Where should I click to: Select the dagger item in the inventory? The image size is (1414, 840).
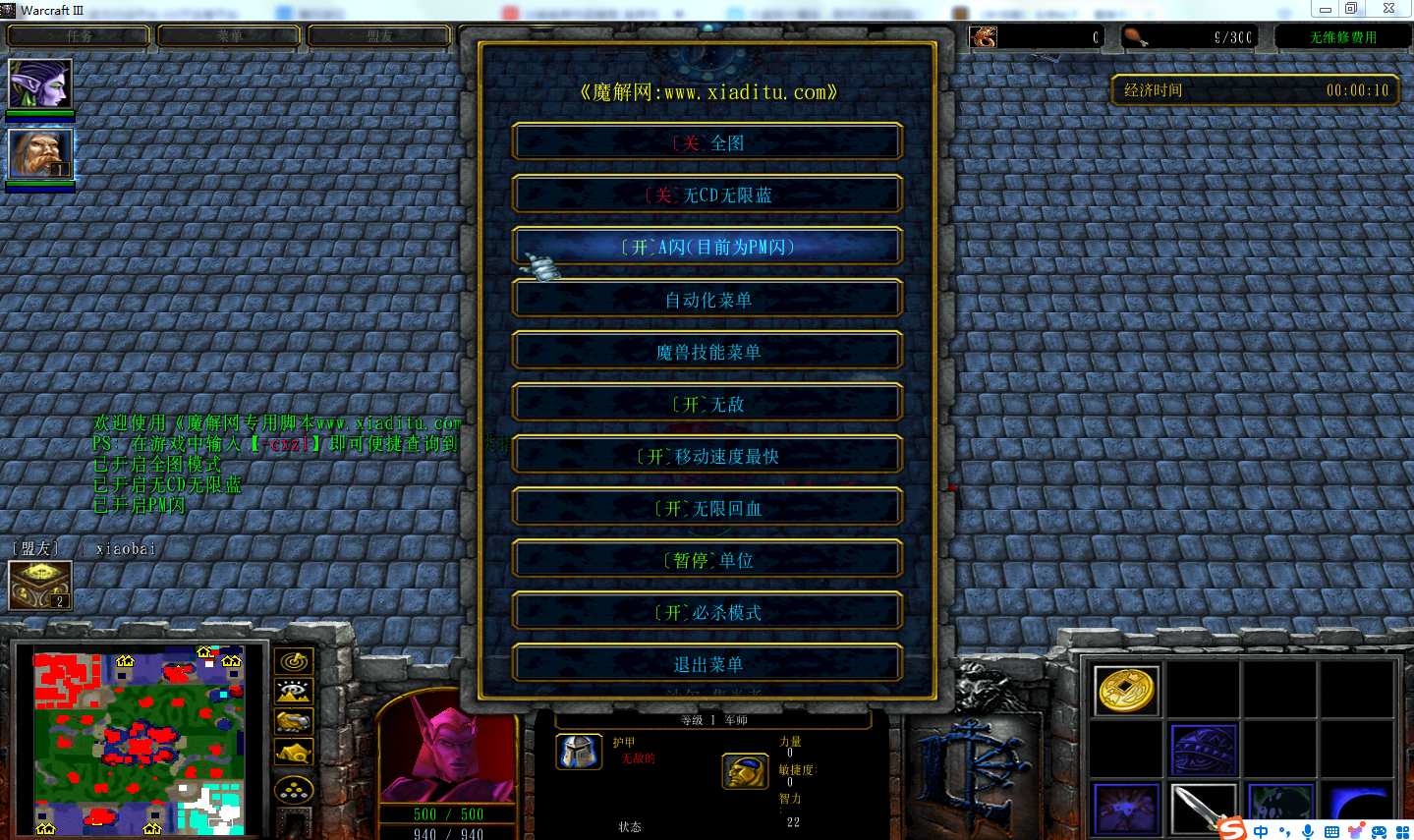(1204, 808)
